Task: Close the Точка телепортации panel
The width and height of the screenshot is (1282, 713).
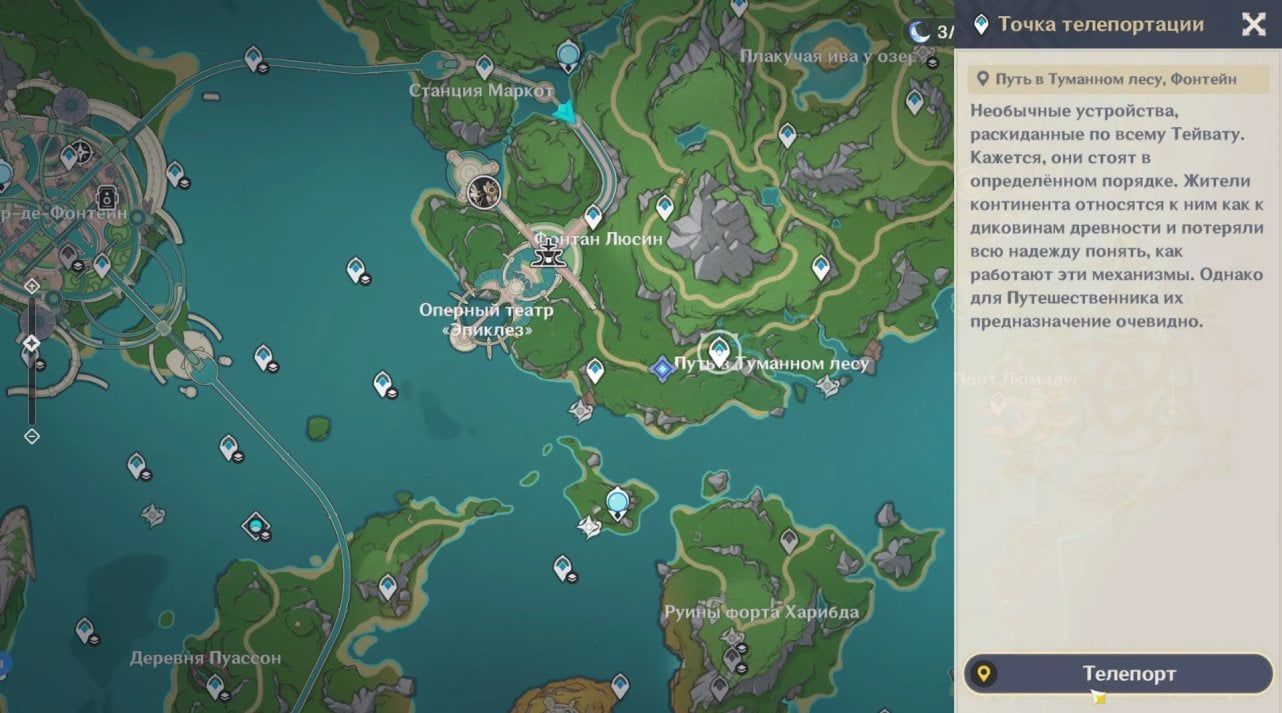Action: (x=1253, y=25)
